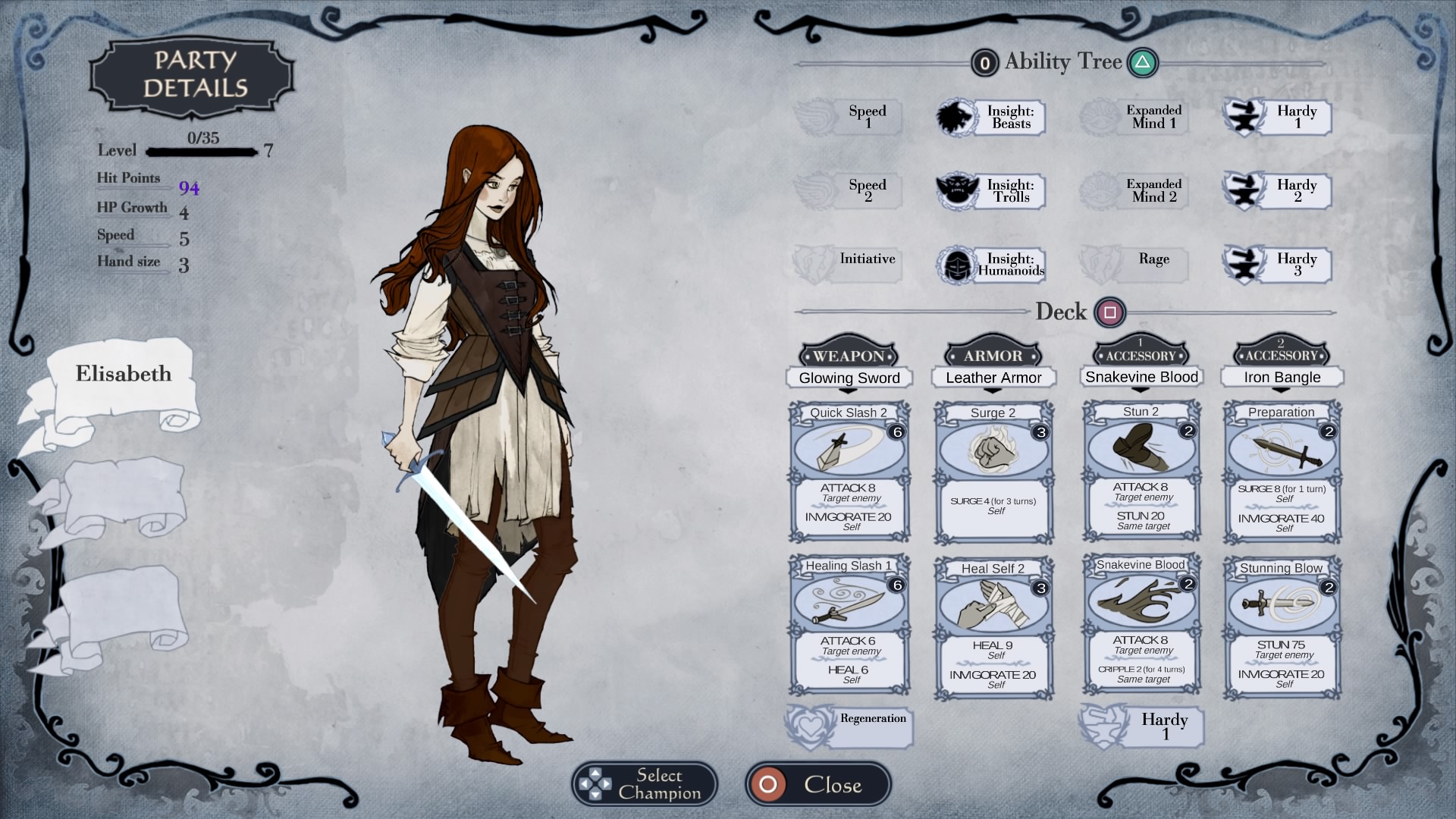The image size is (1456, 819).
Task: Change the Iron Bangle accessory
Action: click(x=1282, y=377)
